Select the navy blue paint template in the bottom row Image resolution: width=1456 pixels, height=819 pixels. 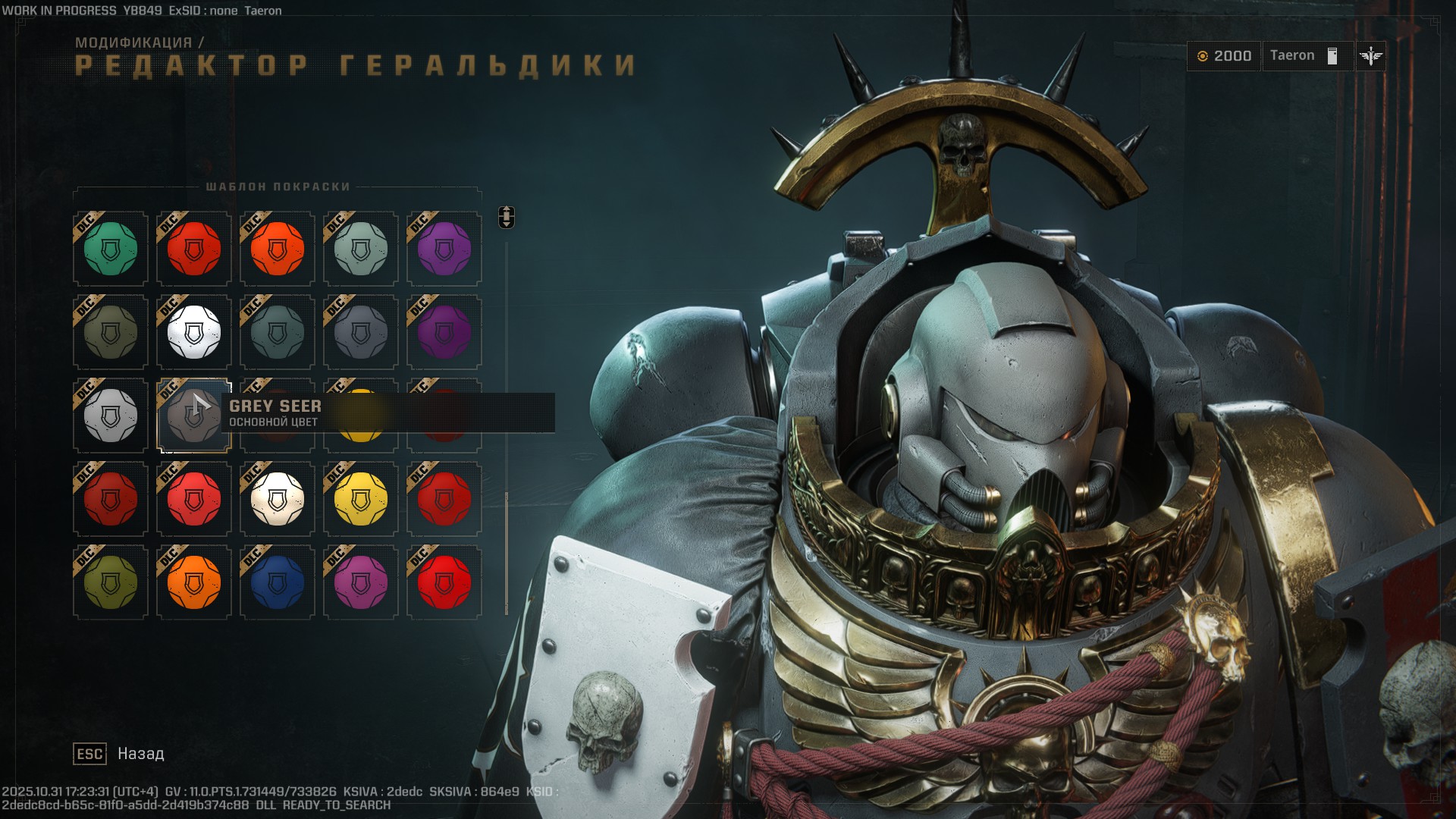pos(277,582)
